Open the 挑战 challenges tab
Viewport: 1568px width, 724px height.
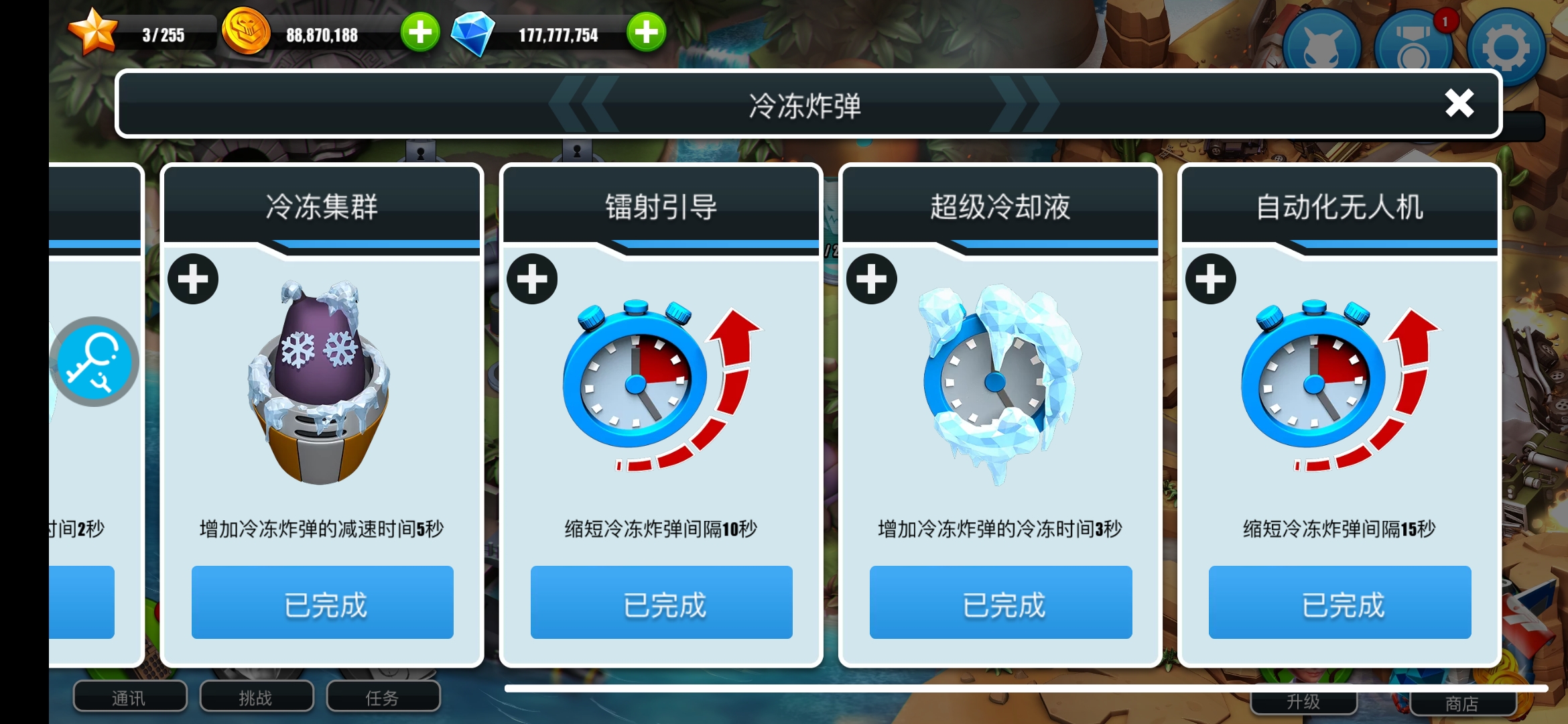[256, 697]
